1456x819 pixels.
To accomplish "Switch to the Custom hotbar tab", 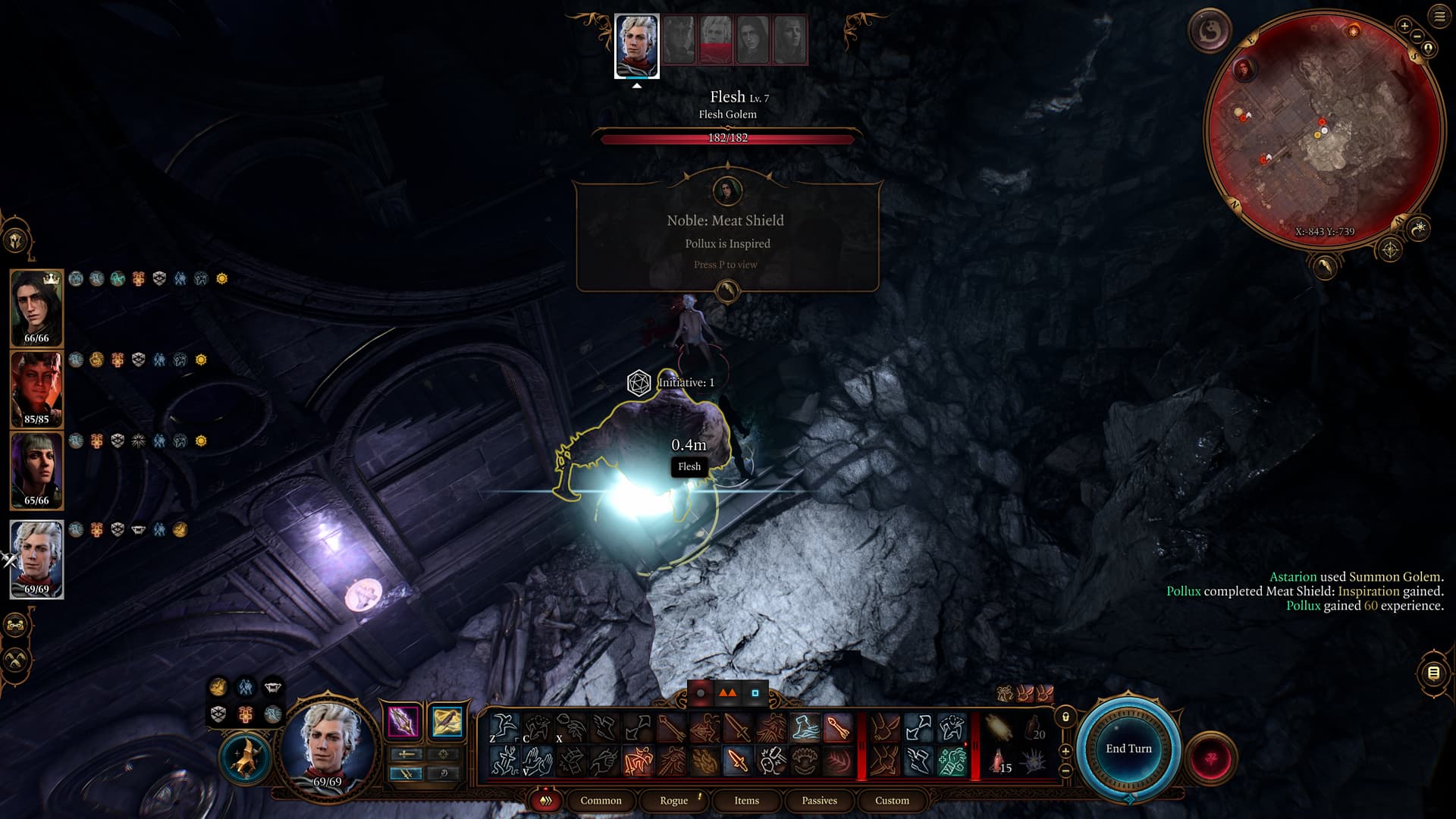I will [x=892, y=800].
